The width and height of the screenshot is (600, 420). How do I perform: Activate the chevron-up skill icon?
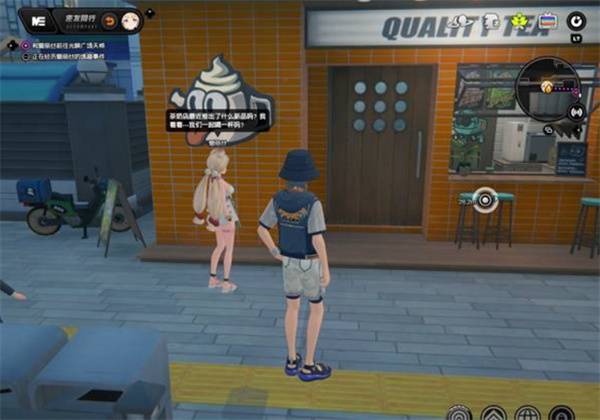pos(493,412)
